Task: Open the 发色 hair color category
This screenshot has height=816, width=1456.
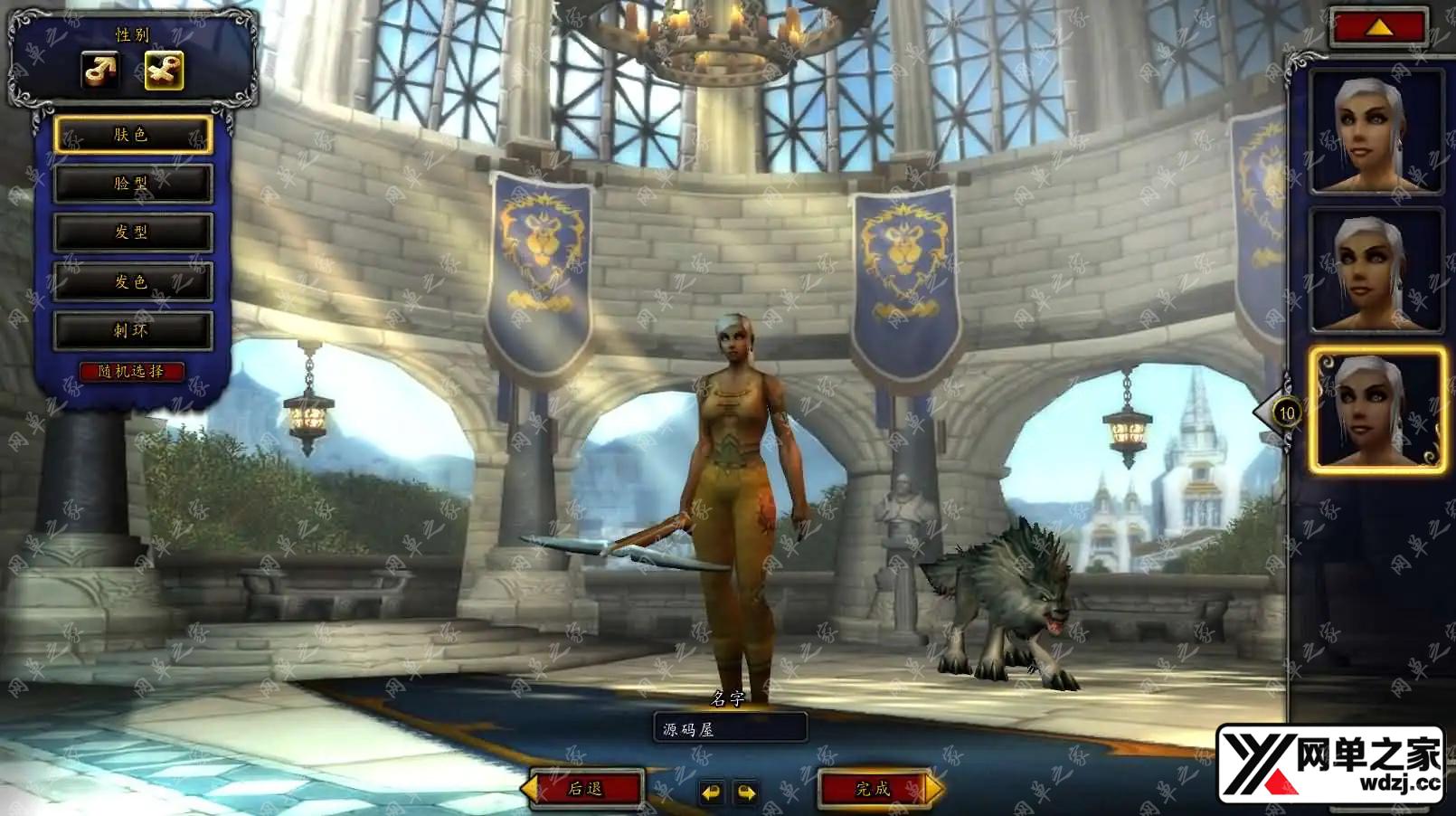Action: coord(133,281)
